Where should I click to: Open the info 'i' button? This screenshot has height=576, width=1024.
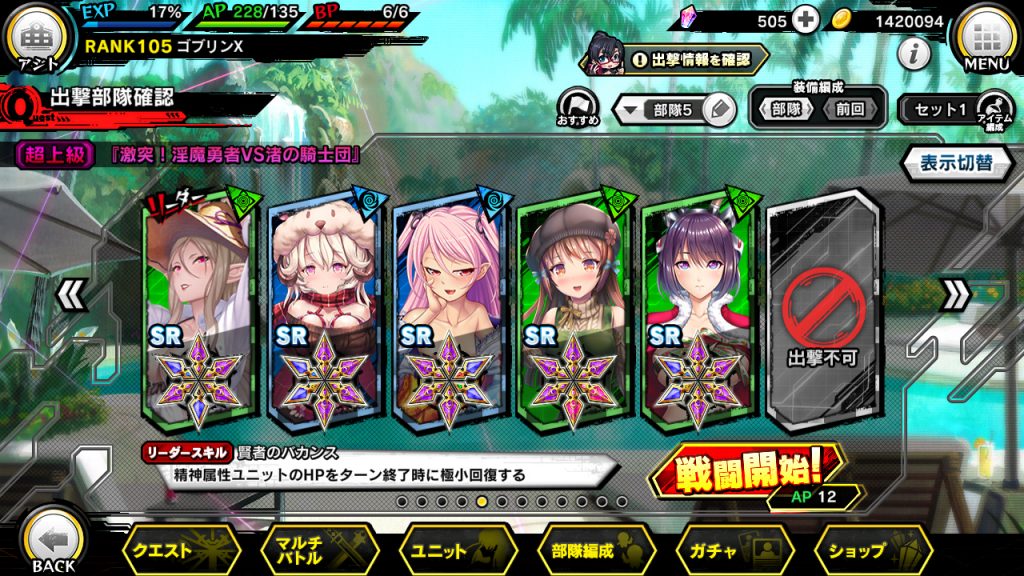[914, 54]
